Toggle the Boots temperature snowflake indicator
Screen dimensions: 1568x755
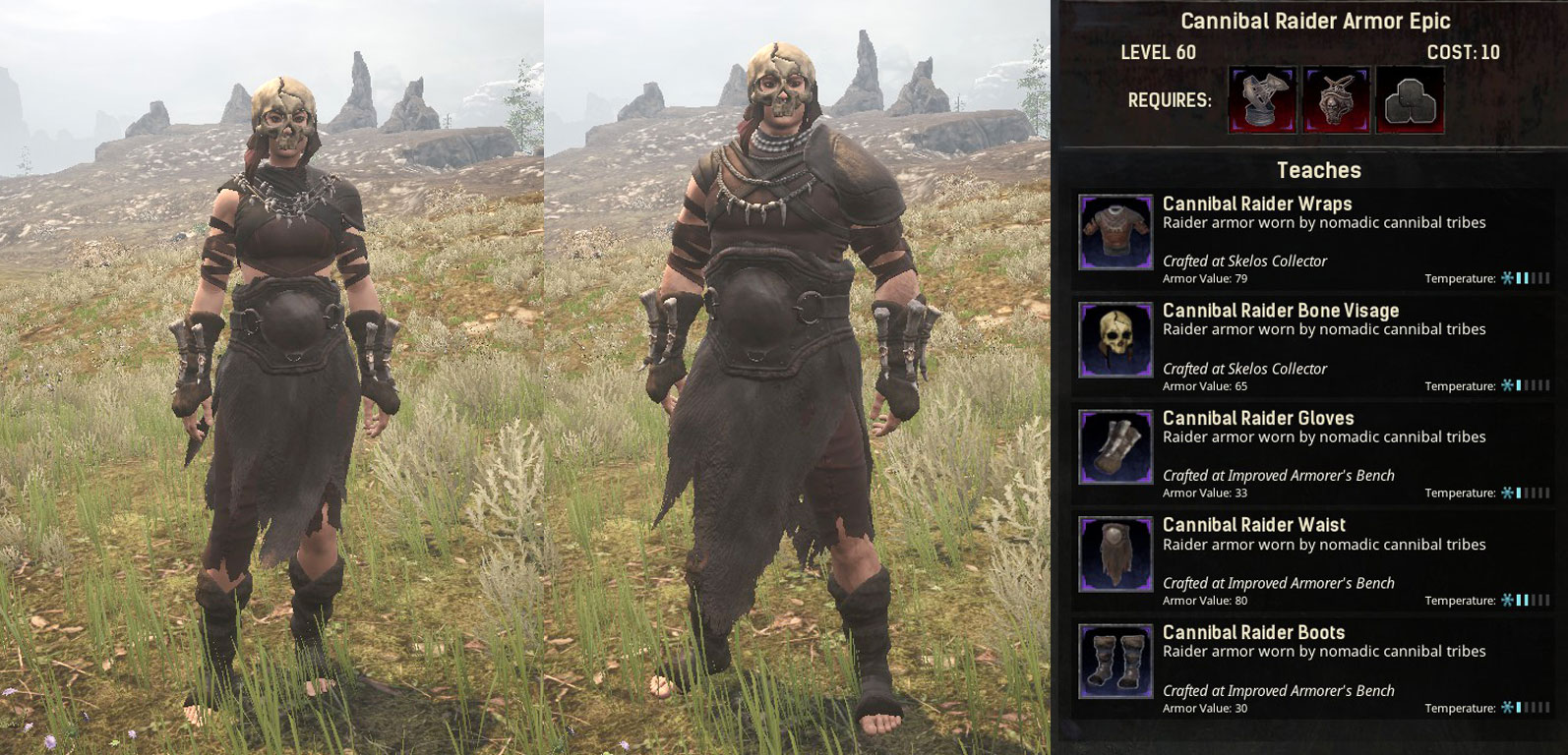point(1505,708)
